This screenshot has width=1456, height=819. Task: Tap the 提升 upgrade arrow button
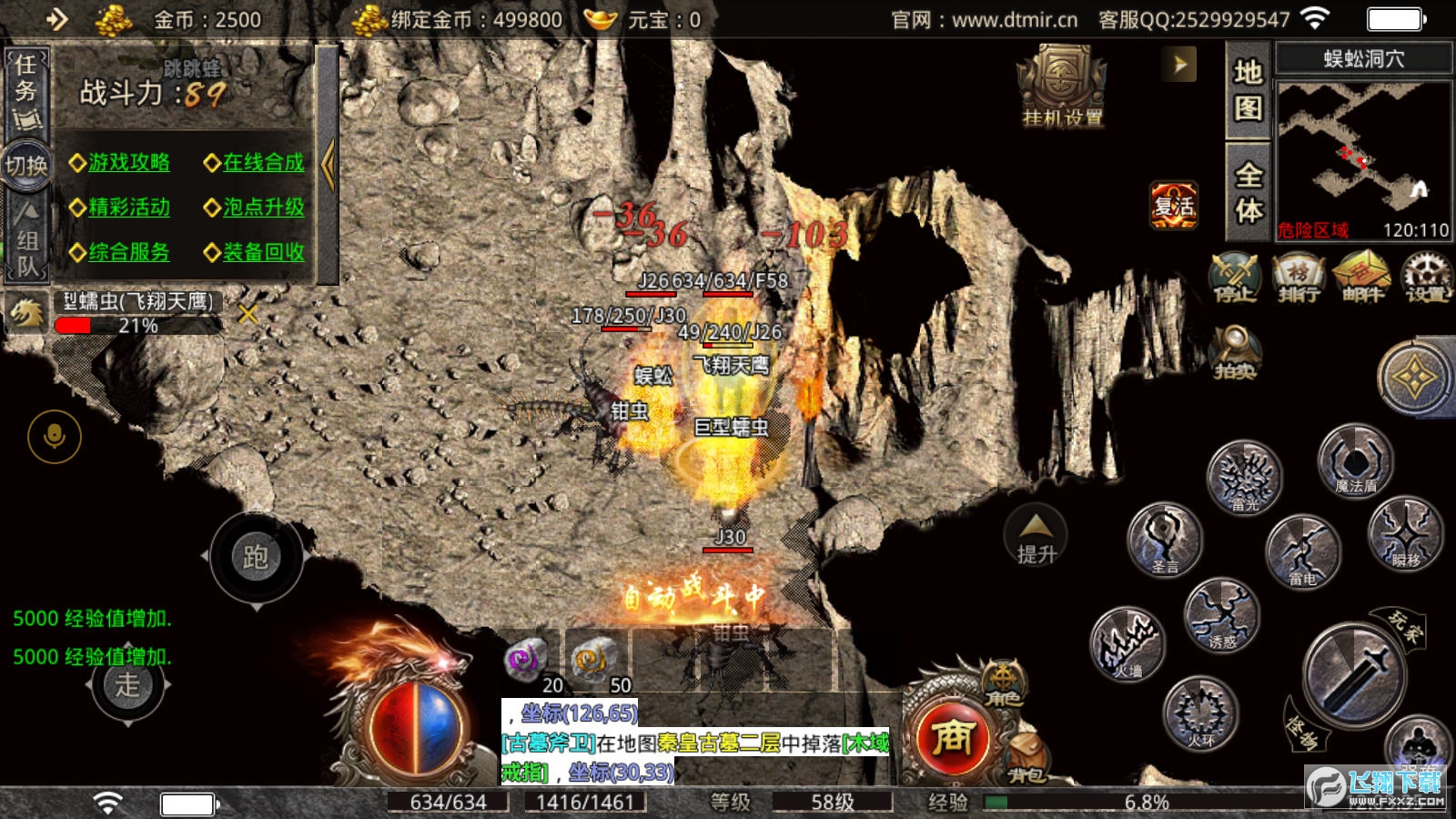click(1036, 537)
